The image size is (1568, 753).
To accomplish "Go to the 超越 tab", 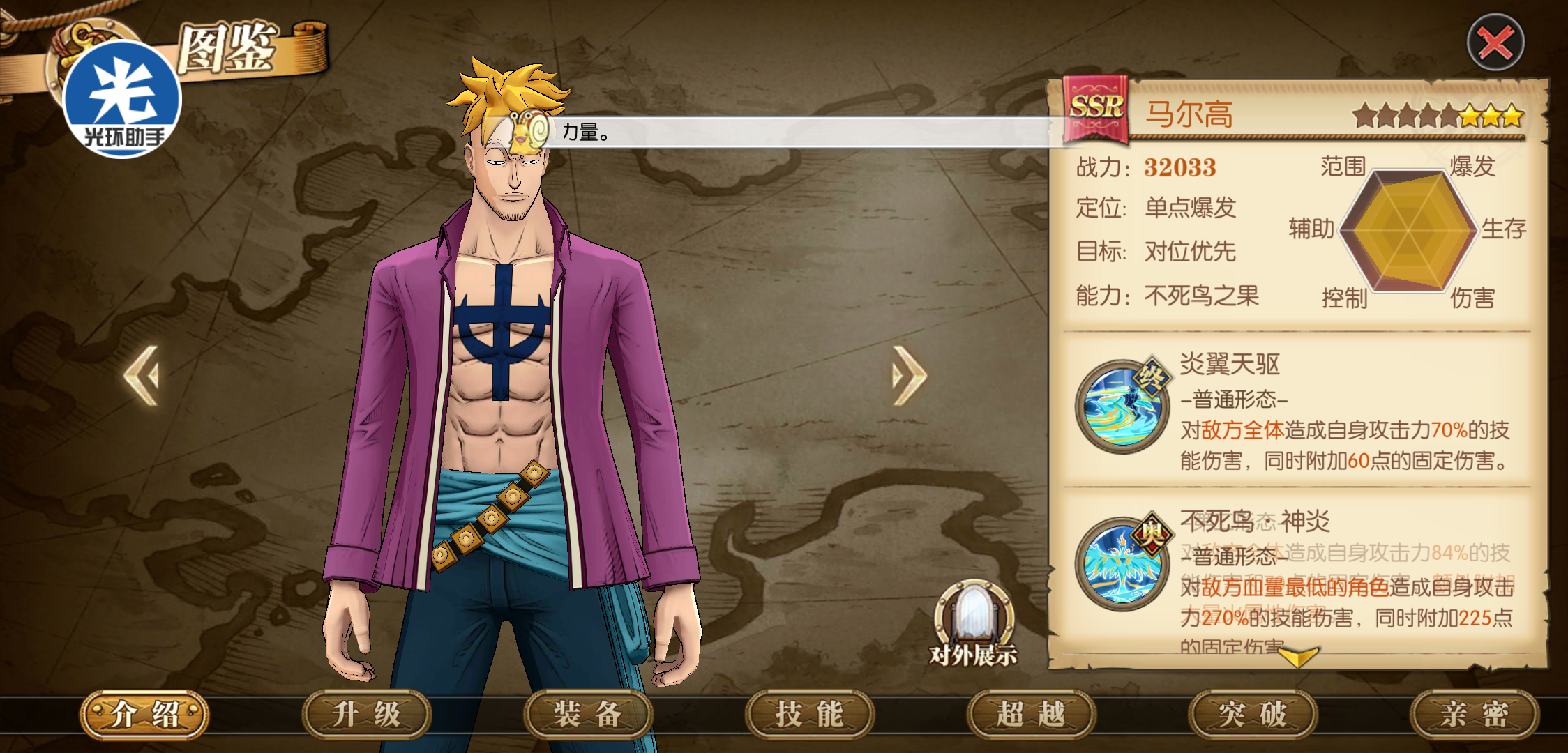I will [x=1031, y=715].
